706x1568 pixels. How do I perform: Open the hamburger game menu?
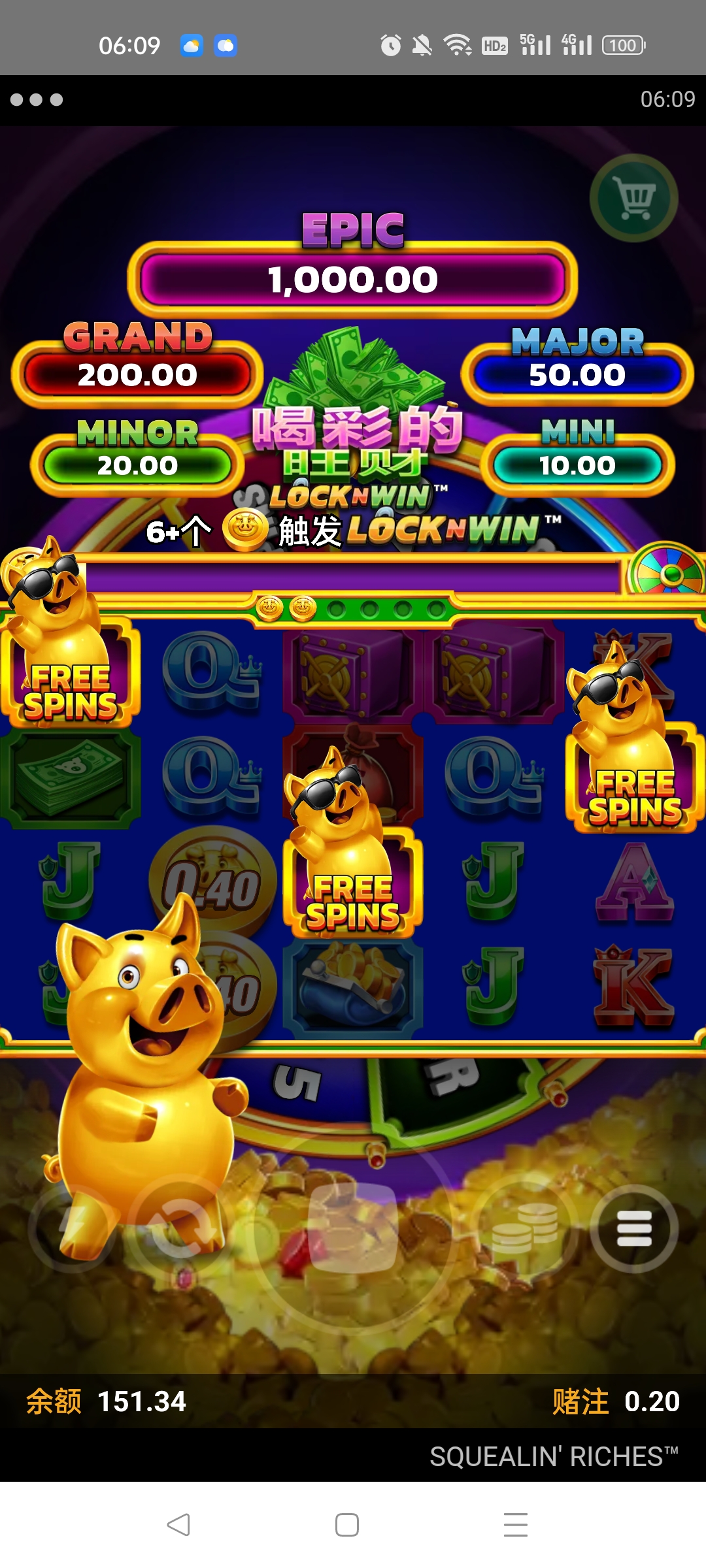point(633,1228)
